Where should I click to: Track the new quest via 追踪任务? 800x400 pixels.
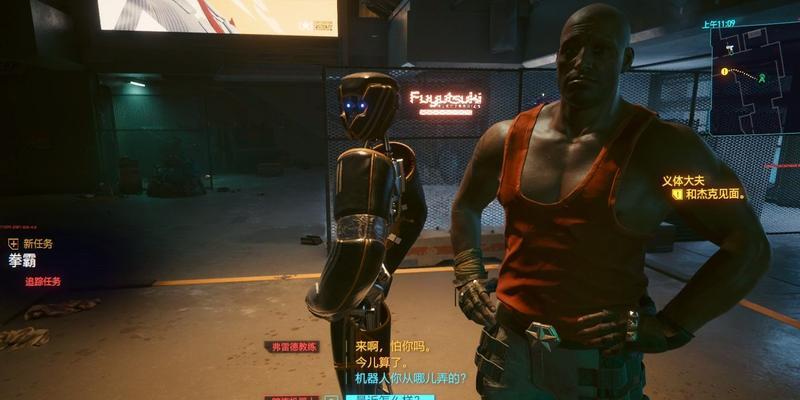pos(43,282)
